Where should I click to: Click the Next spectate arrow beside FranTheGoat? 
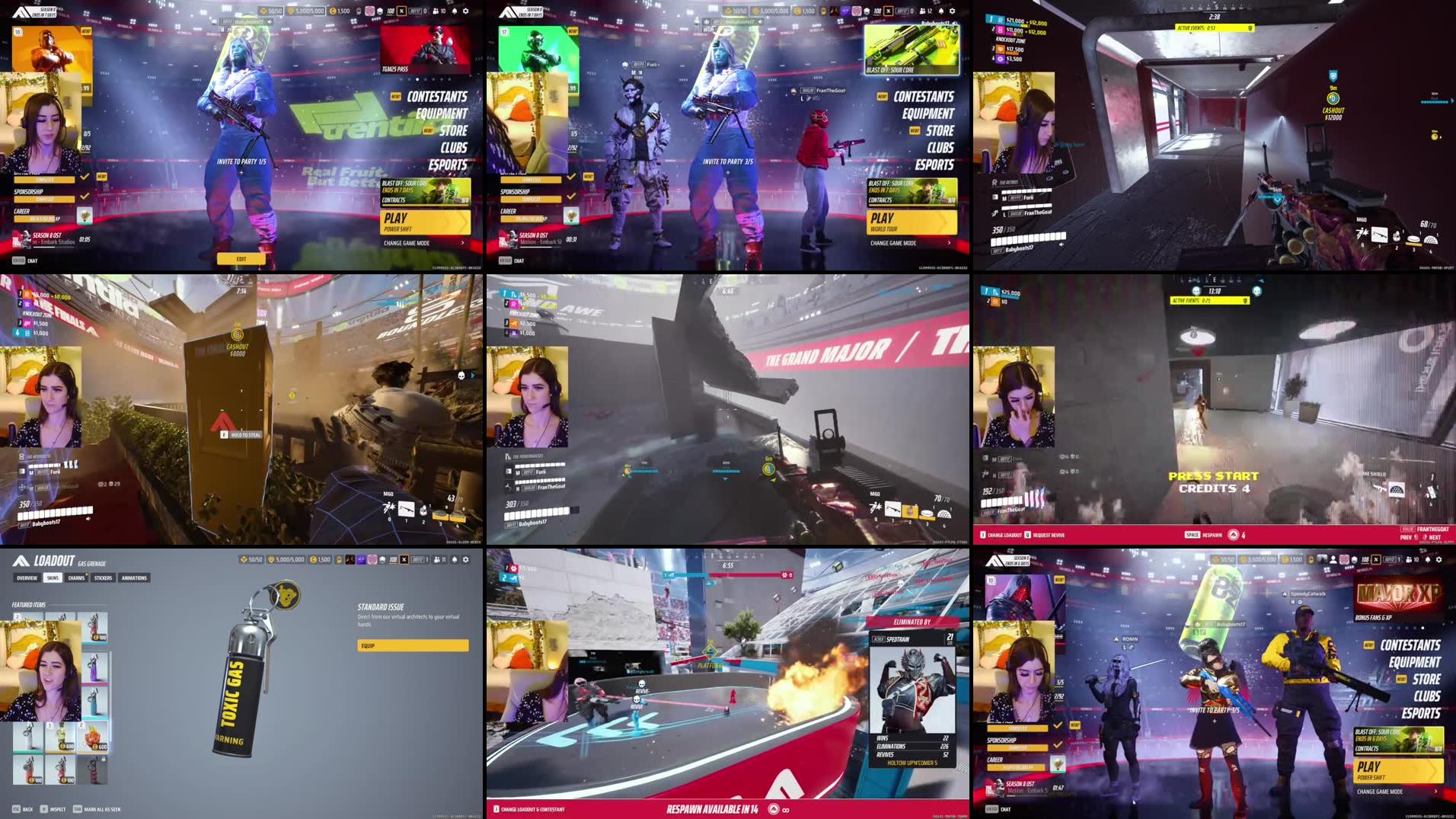click(x=1424, y=537)
